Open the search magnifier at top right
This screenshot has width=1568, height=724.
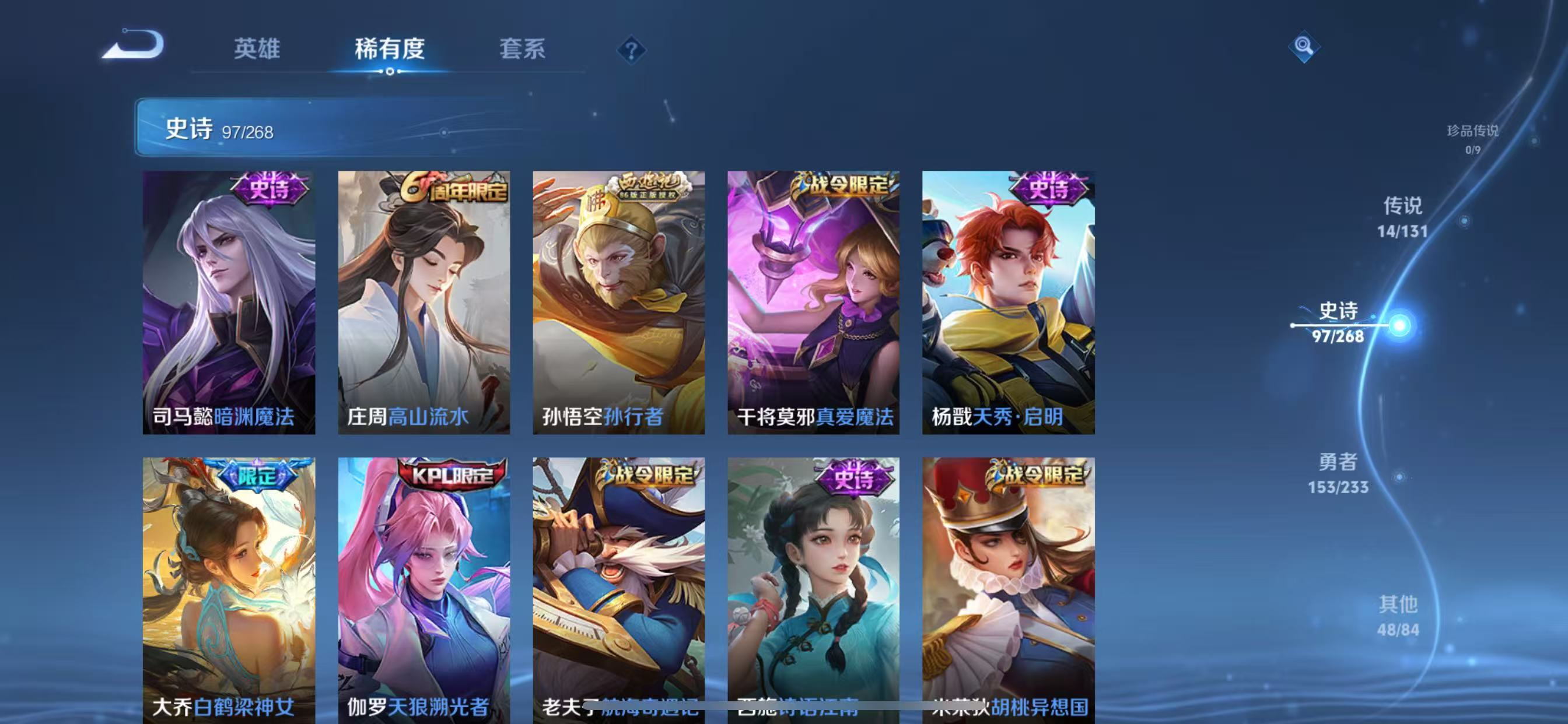tap(1304, 47)
